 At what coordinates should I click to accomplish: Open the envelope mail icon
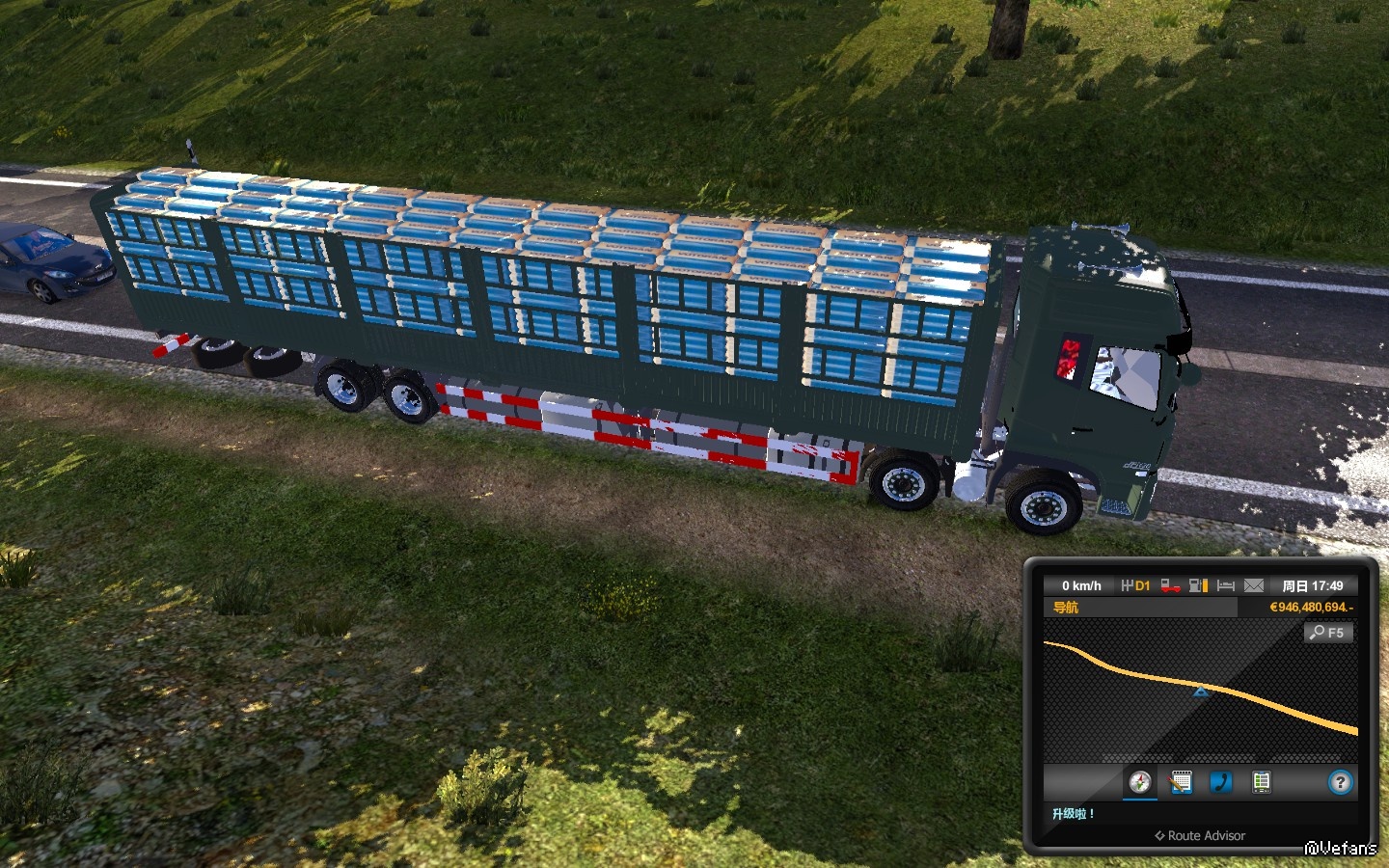click(x=1253, y=585)
